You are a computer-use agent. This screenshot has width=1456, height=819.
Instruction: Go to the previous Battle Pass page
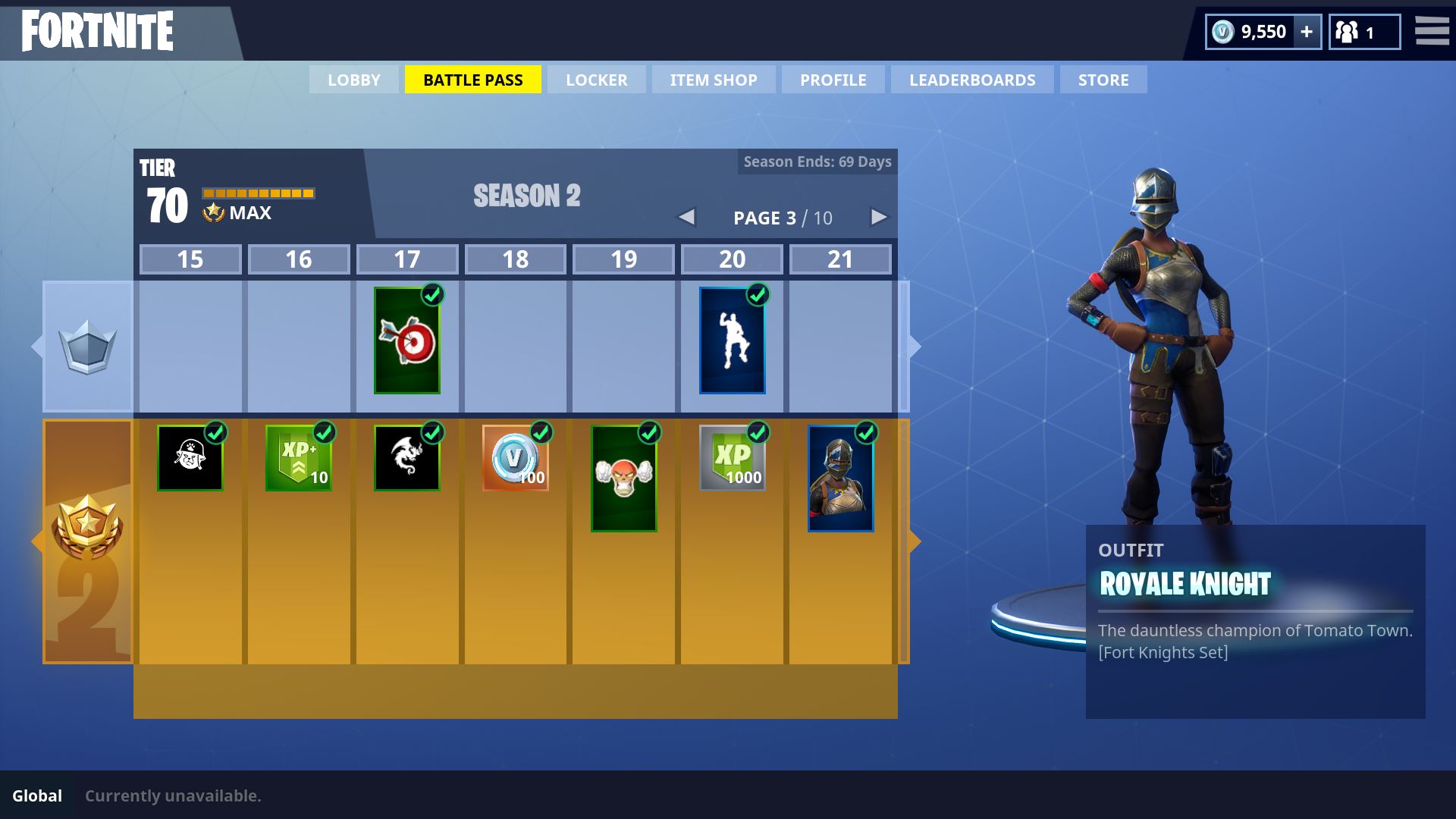pyautogui.click(x=686, y=218)
